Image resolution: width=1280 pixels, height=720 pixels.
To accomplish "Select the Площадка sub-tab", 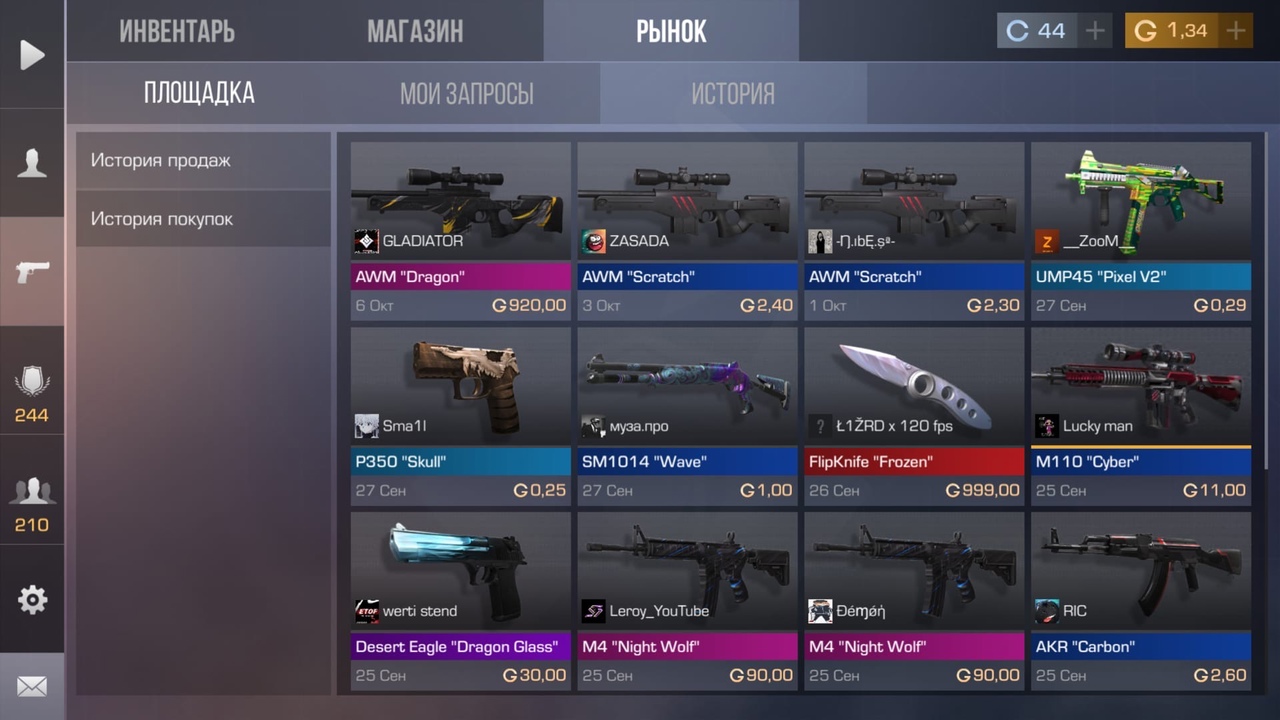I will [x=199, y=94].
